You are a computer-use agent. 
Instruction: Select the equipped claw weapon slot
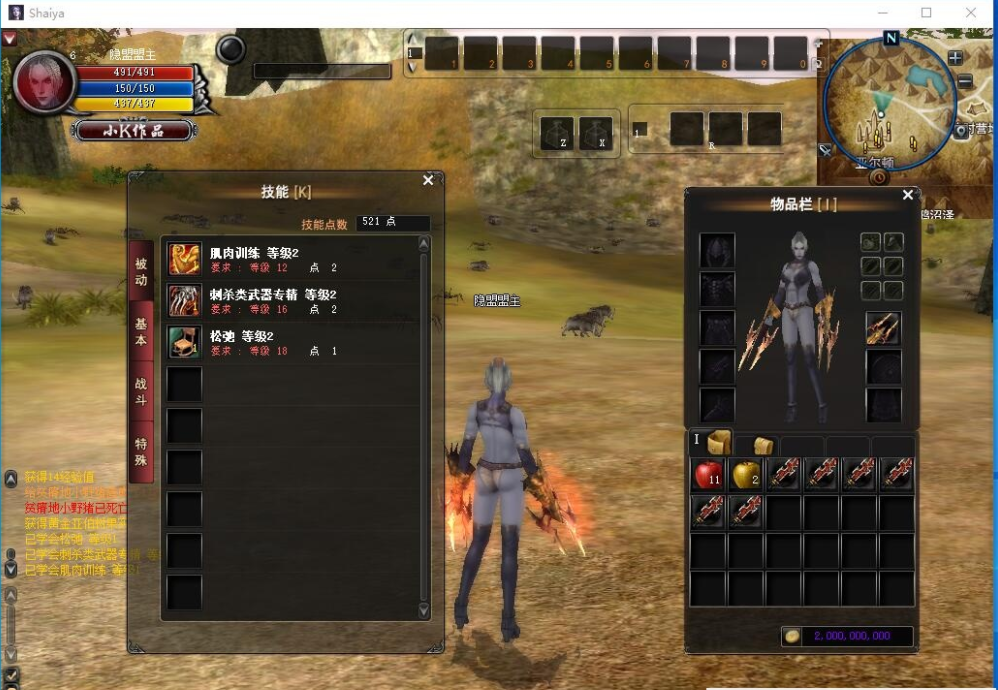(883, 329)
